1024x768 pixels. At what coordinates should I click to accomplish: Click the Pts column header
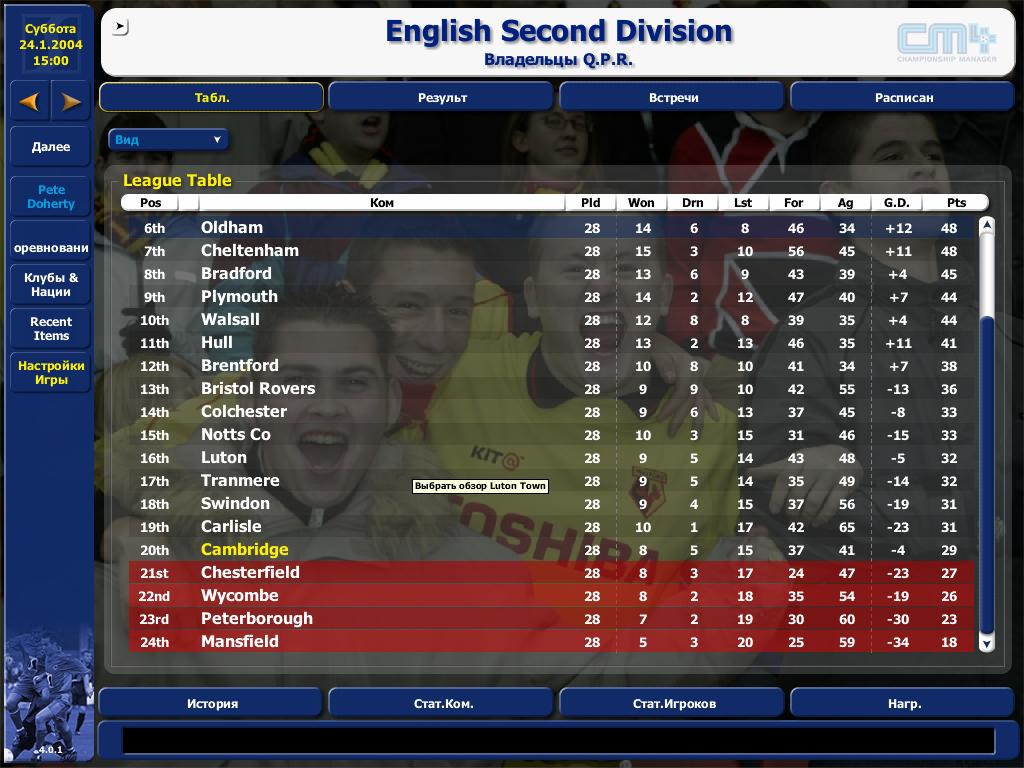tap(949, 202)
